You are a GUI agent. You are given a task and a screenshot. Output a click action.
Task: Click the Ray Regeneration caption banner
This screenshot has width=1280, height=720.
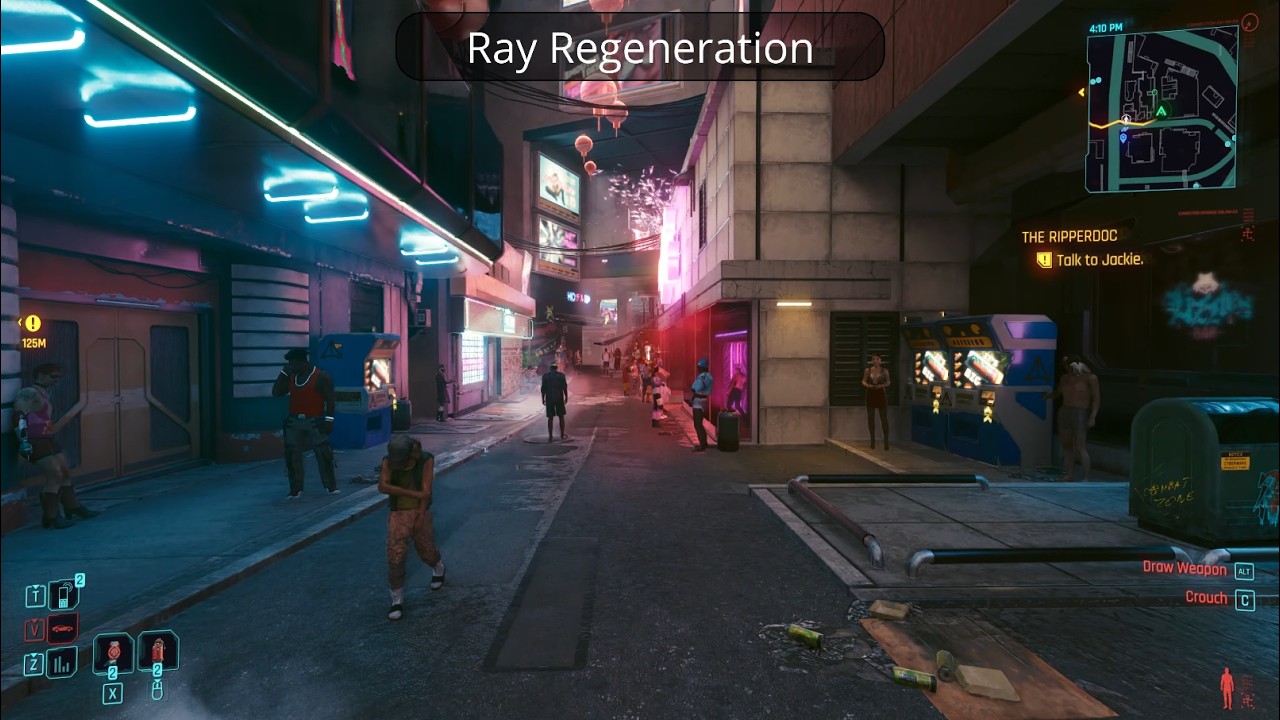coord(640,47)
